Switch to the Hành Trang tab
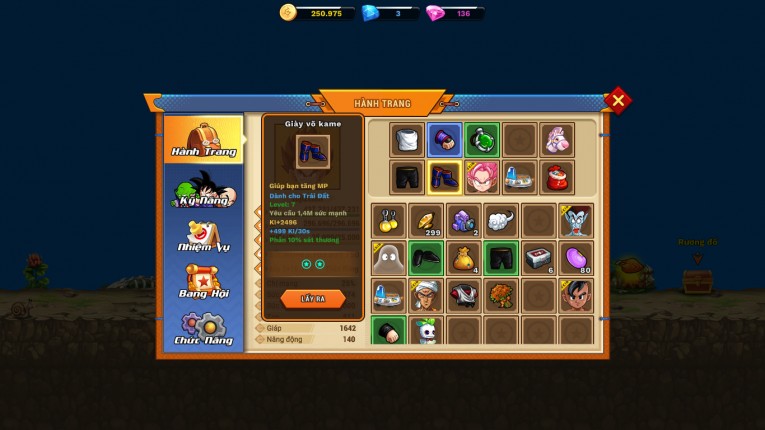Viewport: 765px width, 430px height. 204,140
